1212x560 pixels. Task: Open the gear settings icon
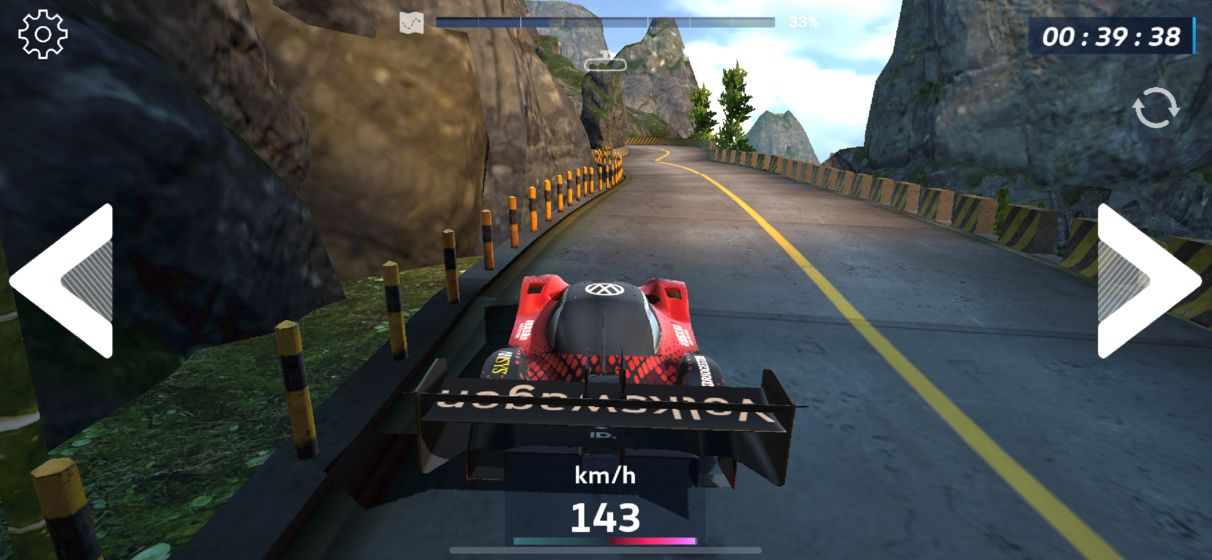coord(43,34)
